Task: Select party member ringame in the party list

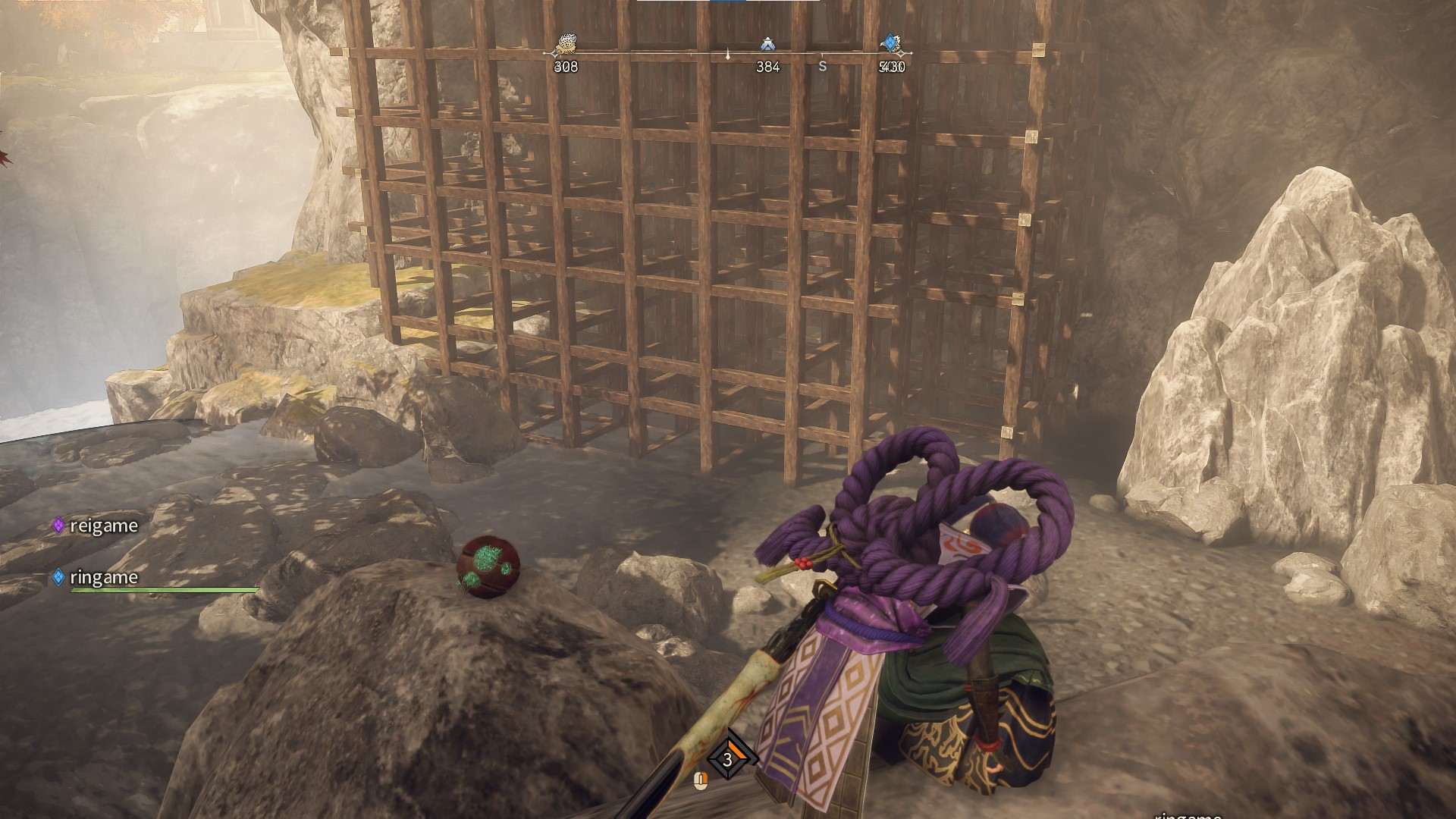Action: point(102,577)
